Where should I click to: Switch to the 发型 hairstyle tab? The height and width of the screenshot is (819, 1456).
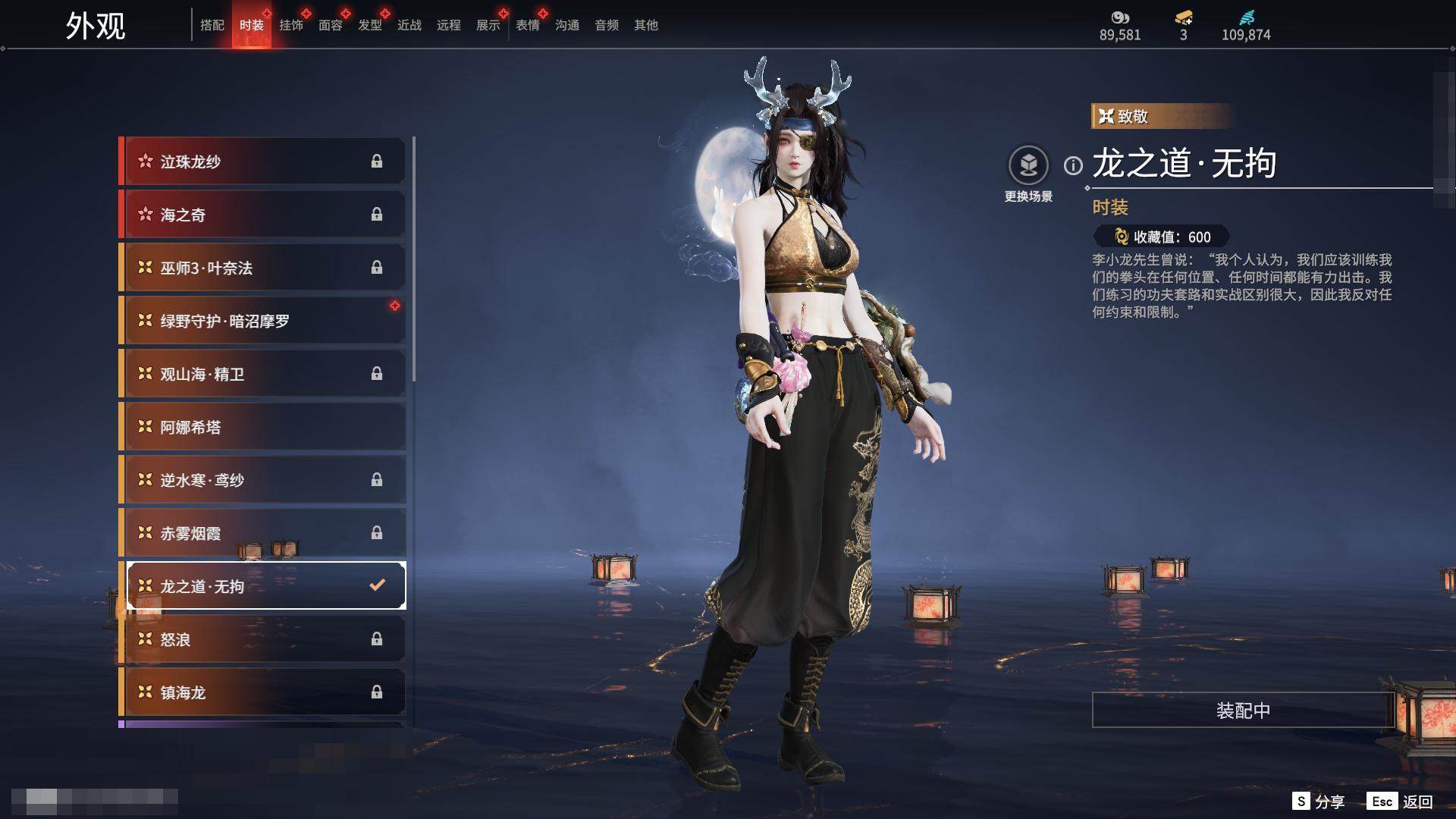pos(370,25)
